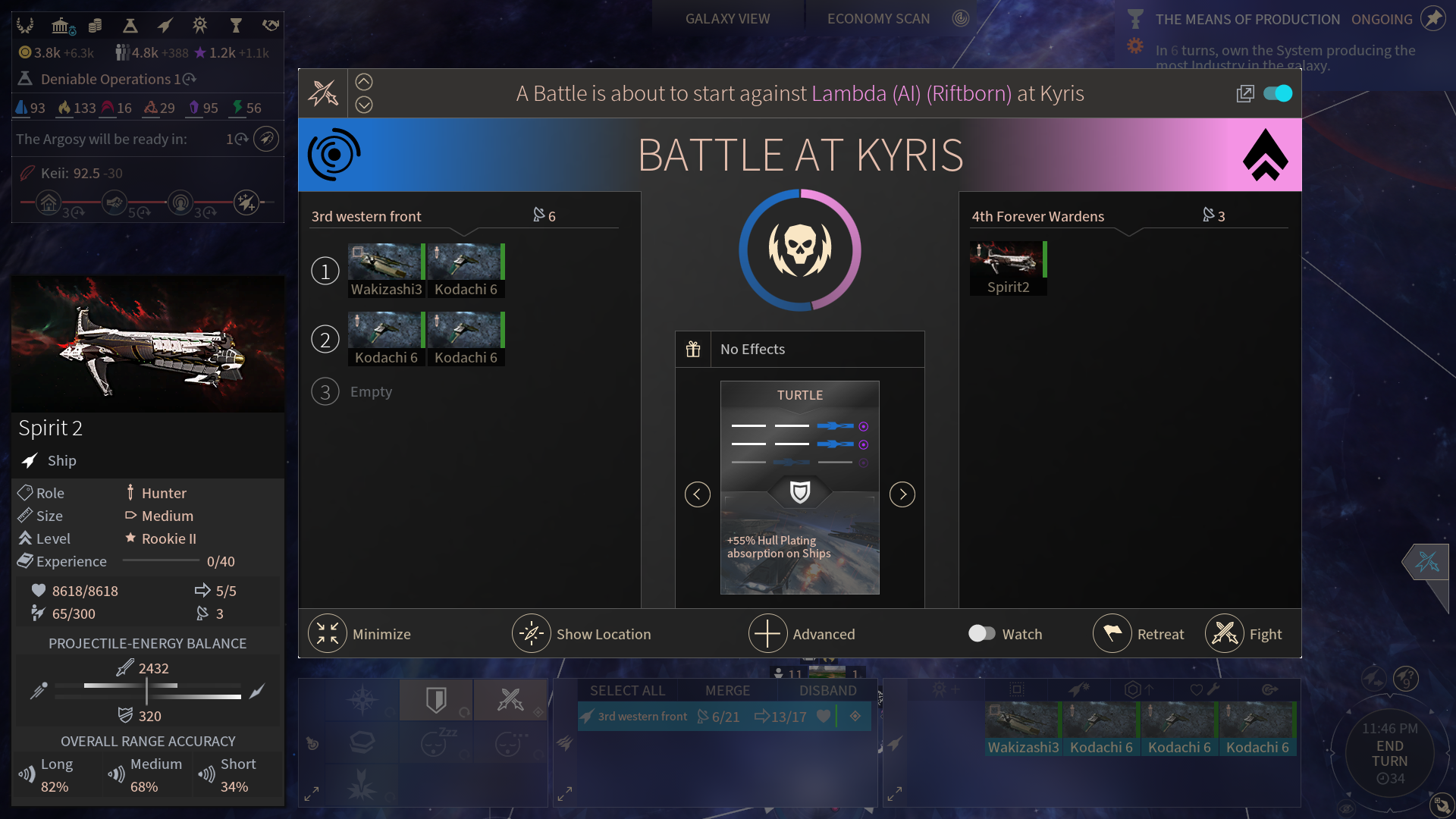Choose the previous battle tactic card

[x=698, y=494]
